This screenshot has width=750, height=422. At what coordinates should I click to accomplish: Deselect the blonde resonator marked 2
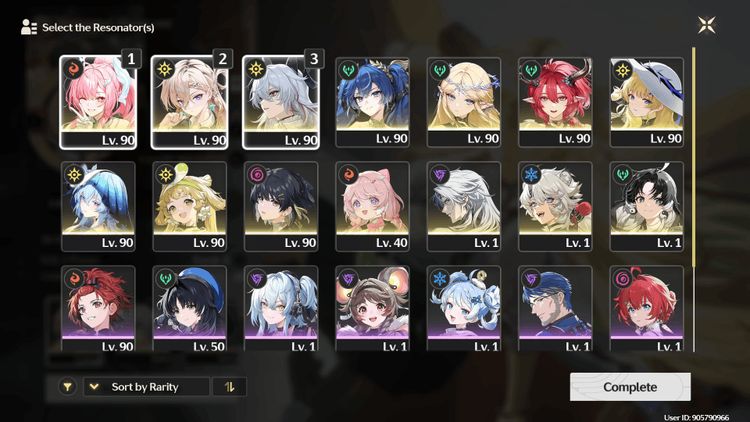pyautogui.click(x=189, y=101)
